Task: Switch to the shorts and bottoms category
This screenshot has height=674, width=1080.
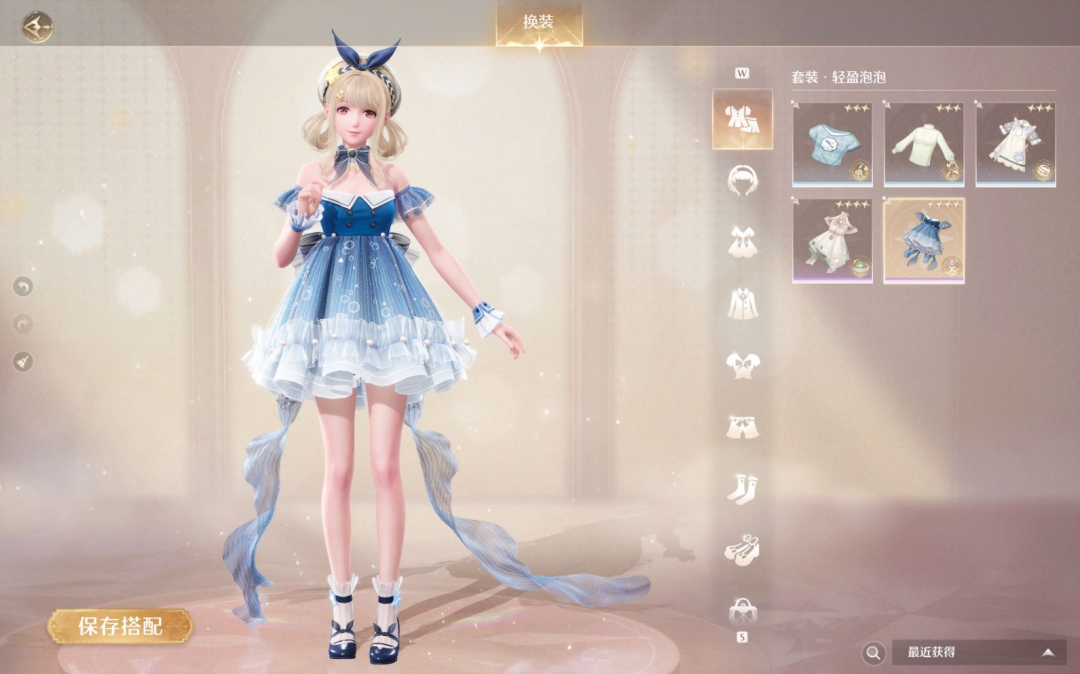Action: (x=742, y=426)
